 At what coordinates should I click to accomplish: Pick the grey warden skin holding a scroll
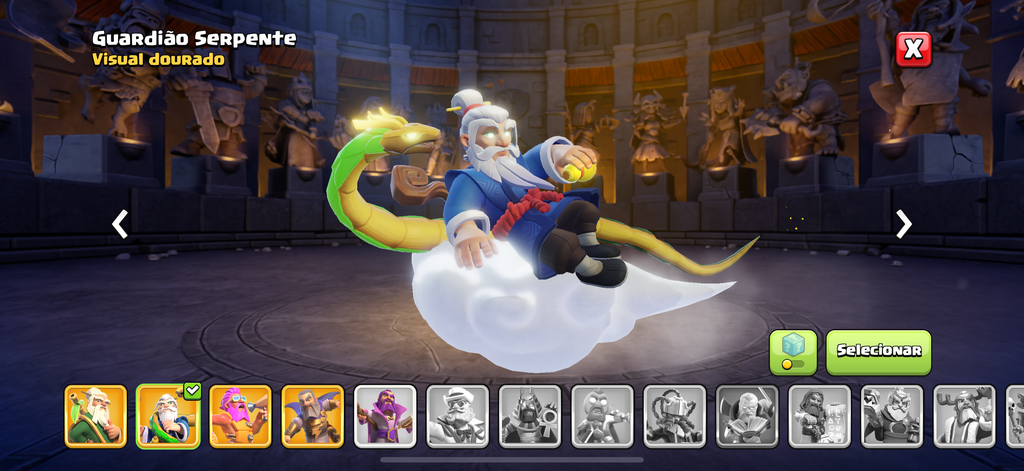point(819,415)
